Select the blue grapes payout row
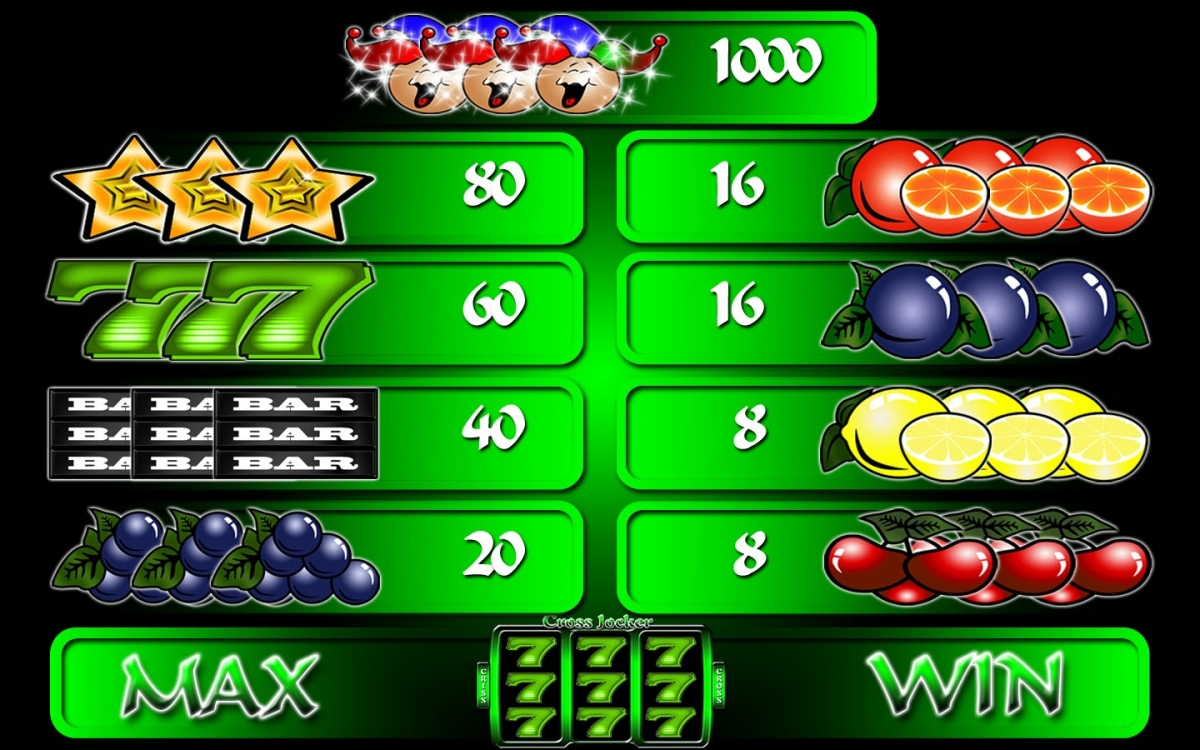Viewport: 1200px width, 750px height. [x=320, y=555]
